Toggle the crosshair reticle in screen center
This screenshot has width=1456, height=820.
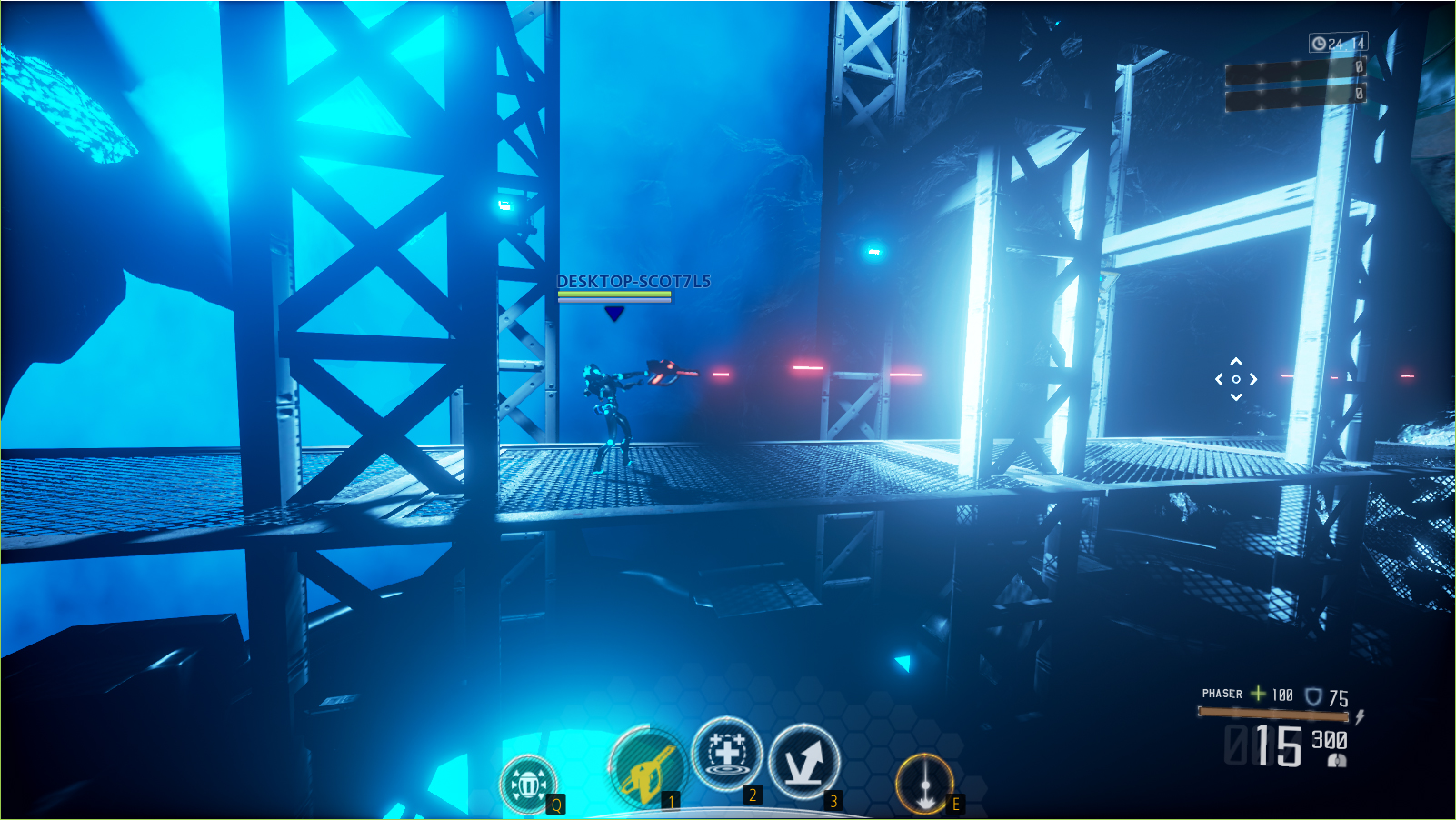click(1234, 377)
